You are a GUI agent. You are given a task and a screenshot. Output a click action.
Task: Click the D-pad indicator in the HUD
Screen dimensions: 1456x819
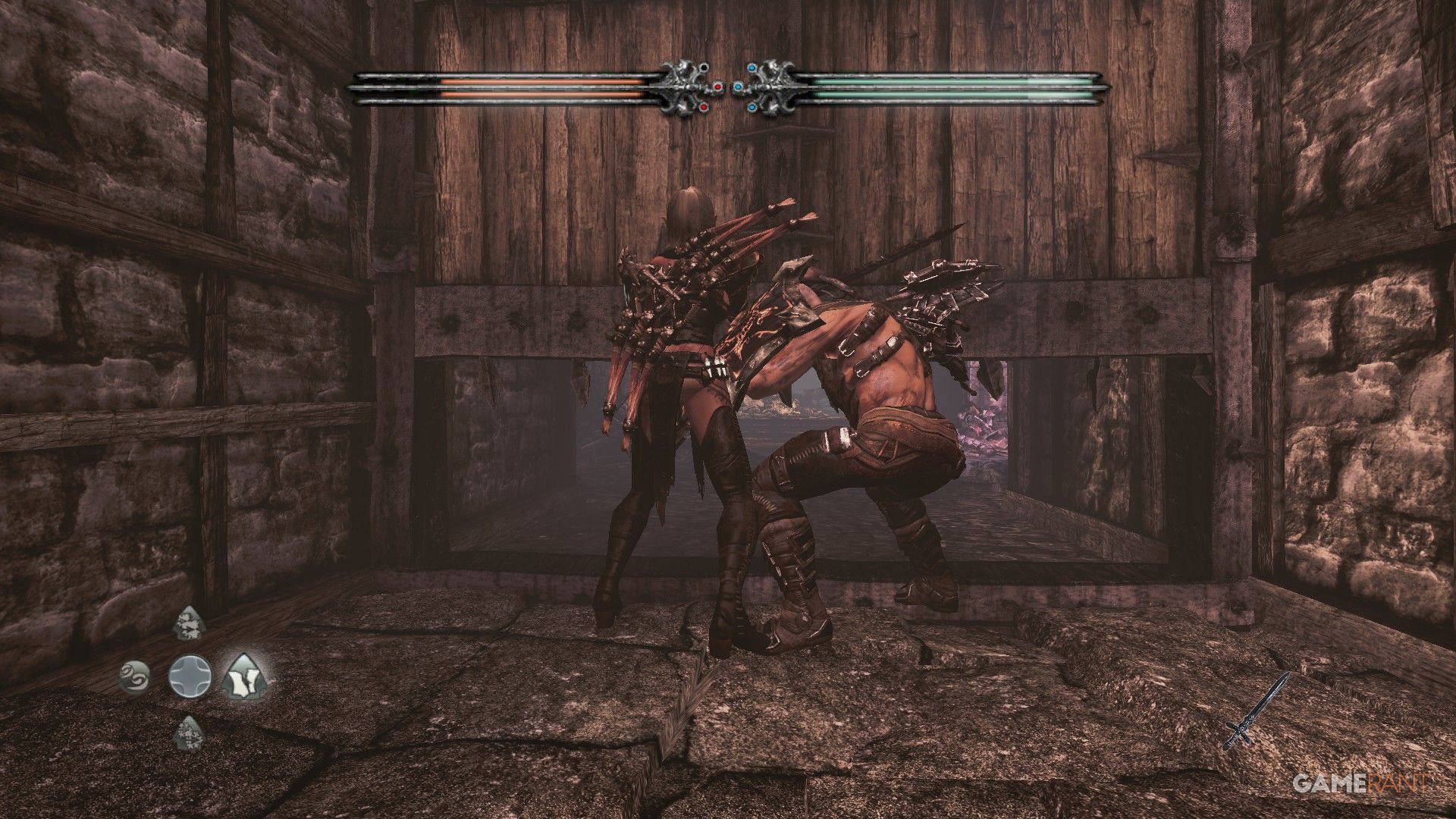[x=190, y=677]
